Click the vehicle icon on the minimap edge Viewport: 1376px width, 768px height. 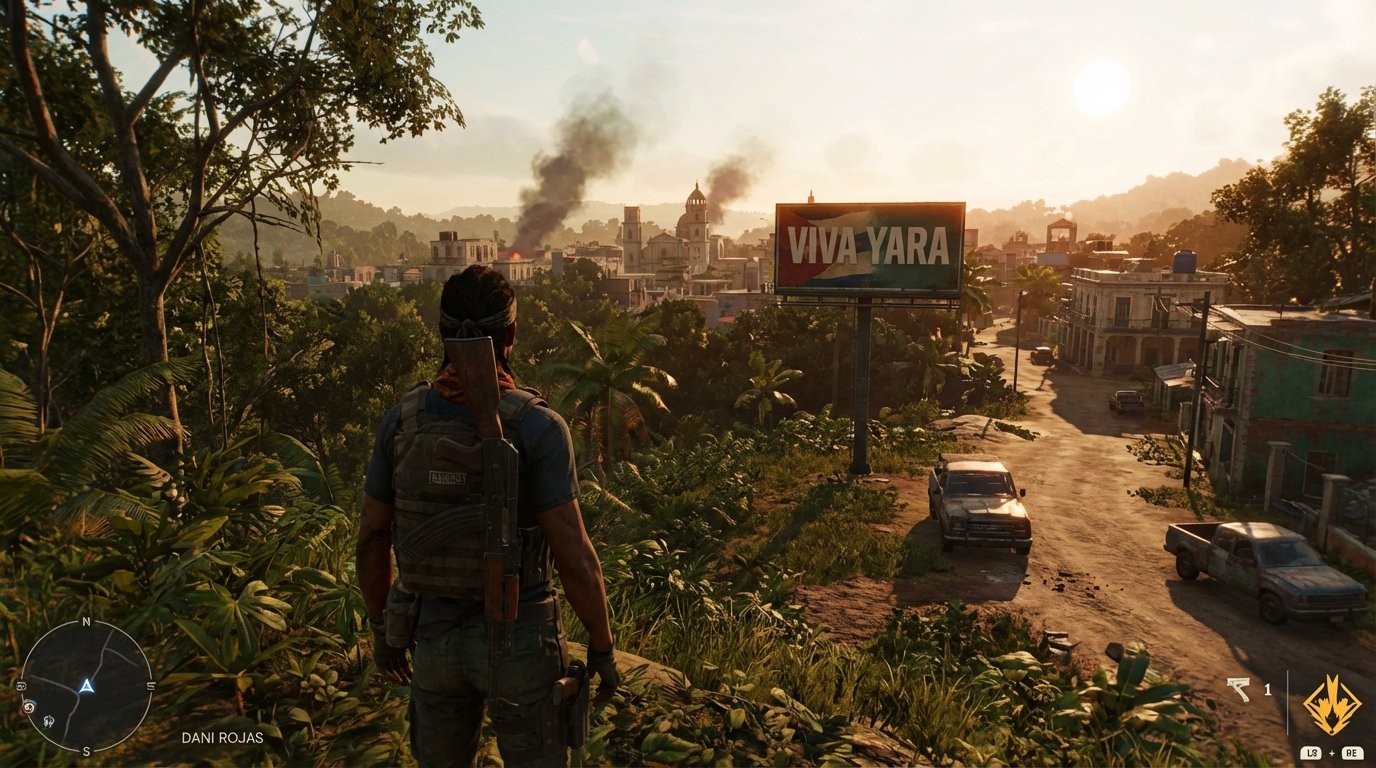click(x=21, y=687)
